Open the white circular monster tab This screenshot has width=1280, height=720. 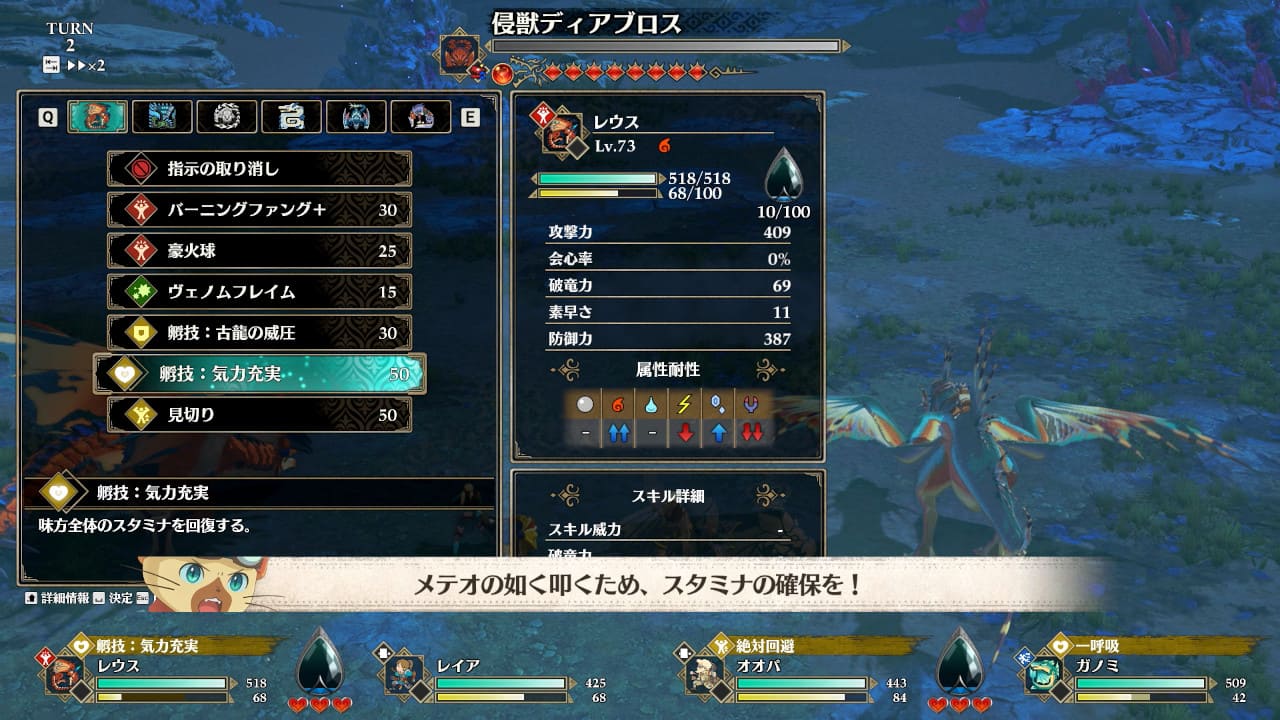tap(226, 117)
